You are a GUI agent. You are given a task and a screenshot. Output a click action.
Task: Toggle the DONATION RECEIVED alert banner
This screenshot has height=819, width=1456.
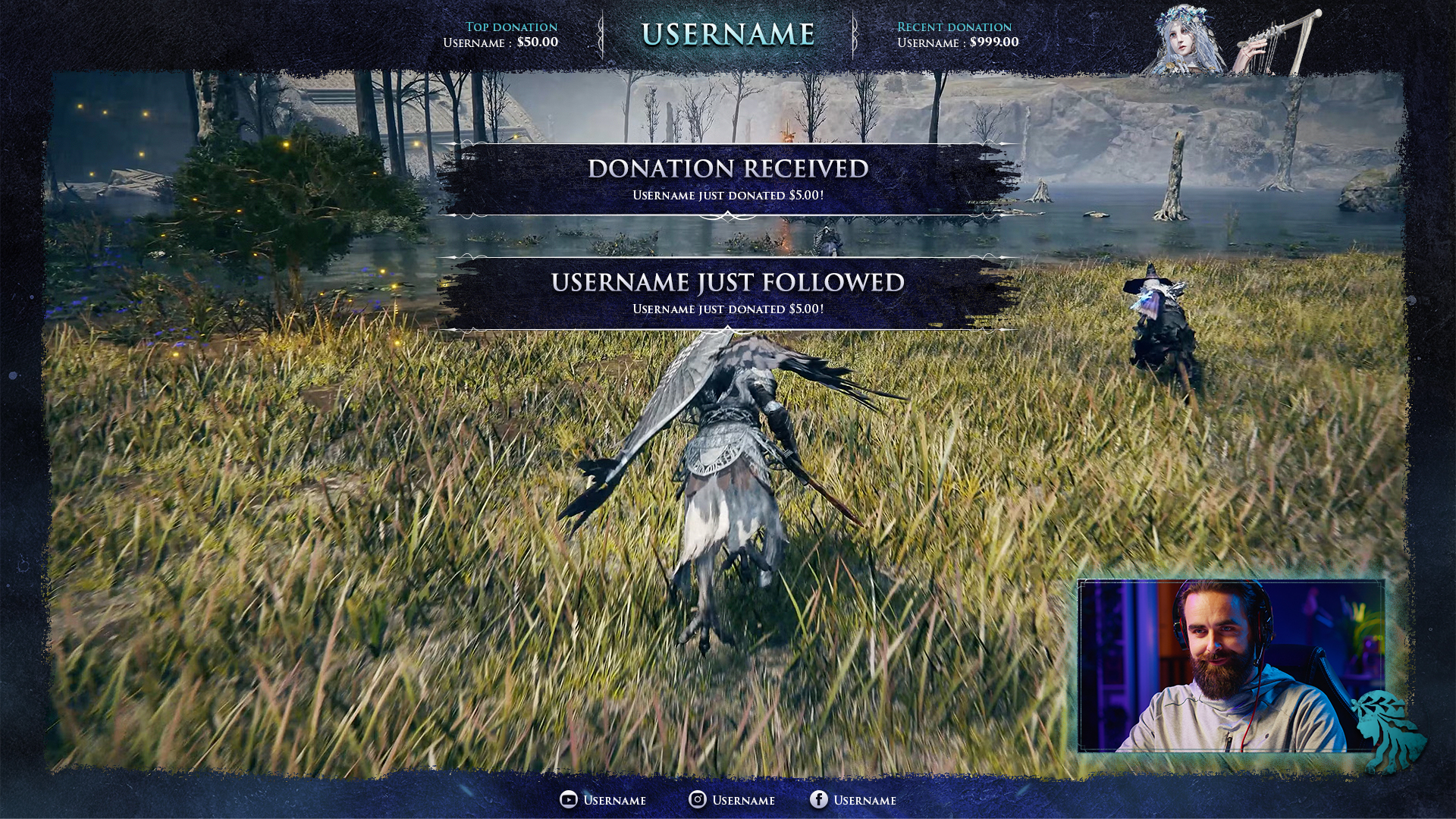coord(726,178)
